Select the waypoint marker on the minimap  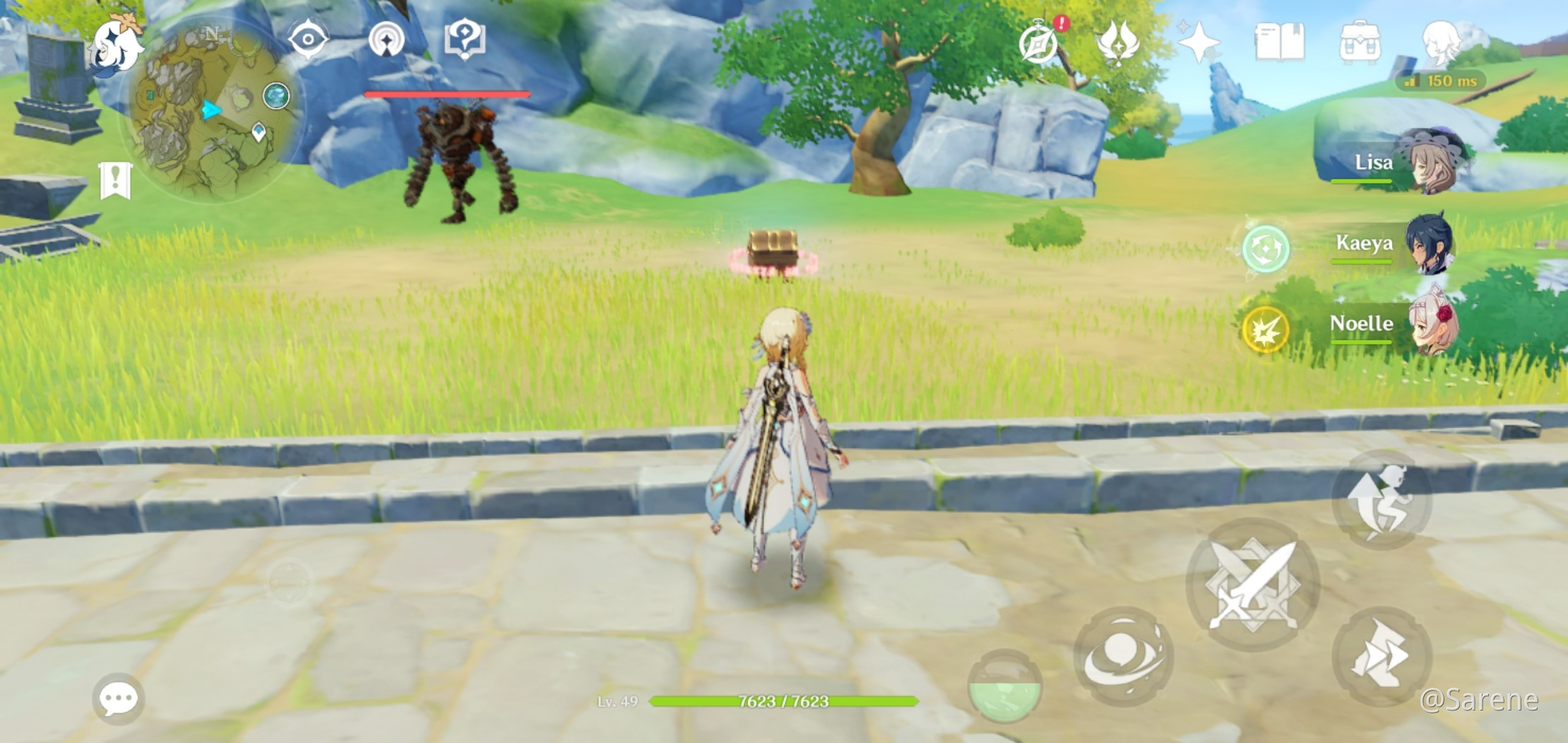pyautogui.click(x=259, y=130)
